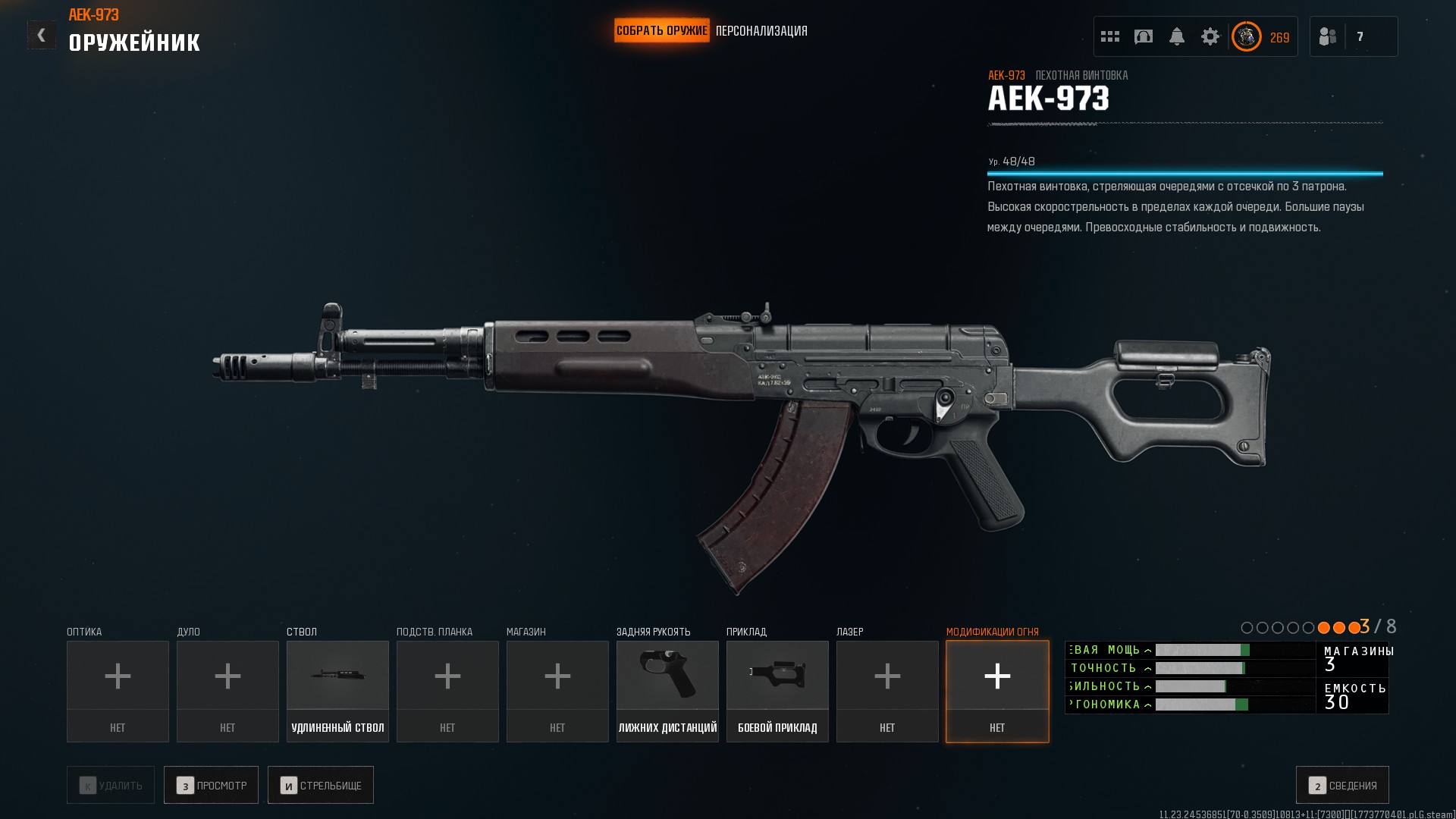Choose the Подств. планка slot

(x=447, y=691)
